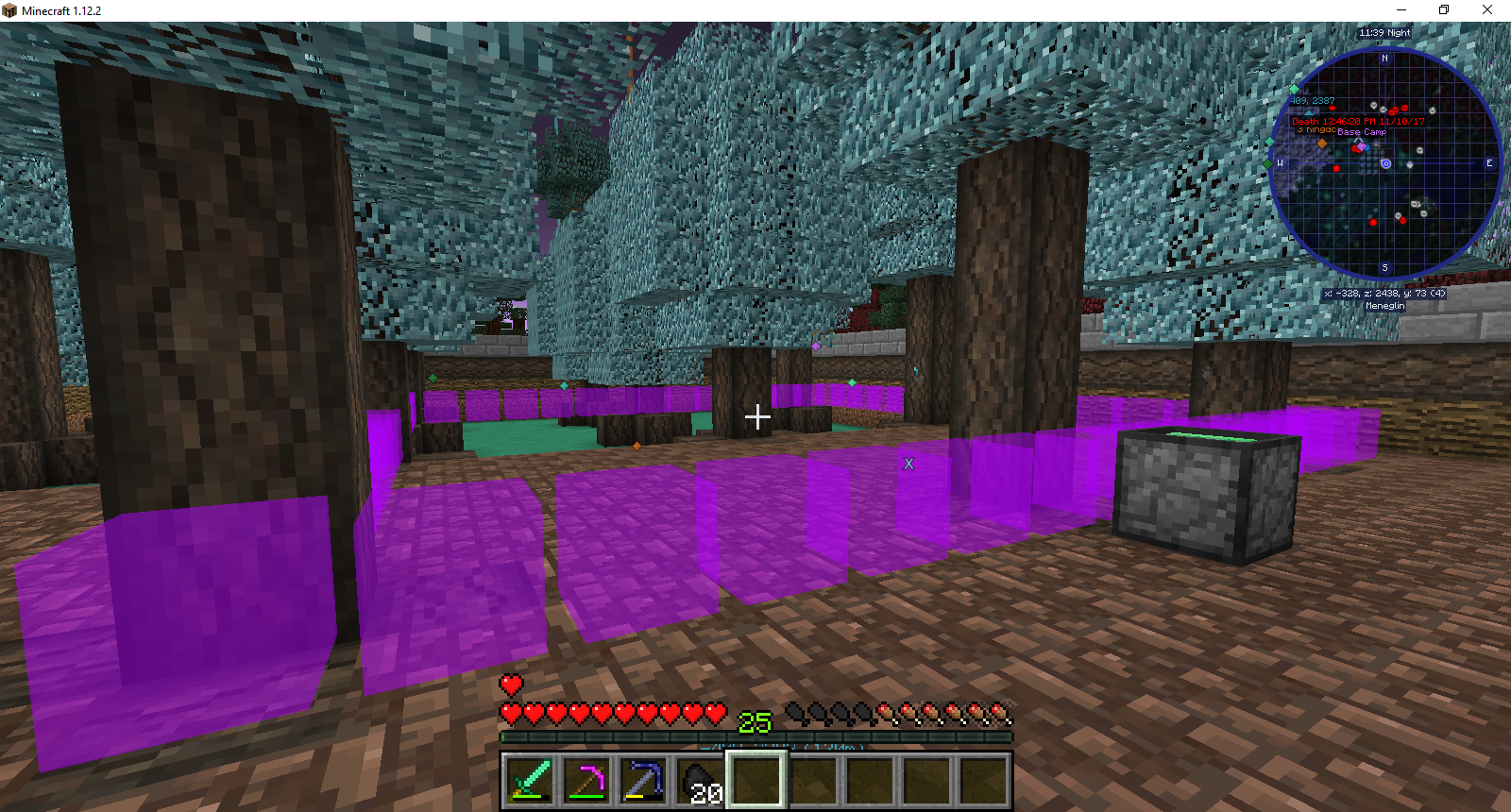Viewport: 1511px width, 812px height.
Task: Click the orange diamond waypoint on the minimap
Action: 1322,143
